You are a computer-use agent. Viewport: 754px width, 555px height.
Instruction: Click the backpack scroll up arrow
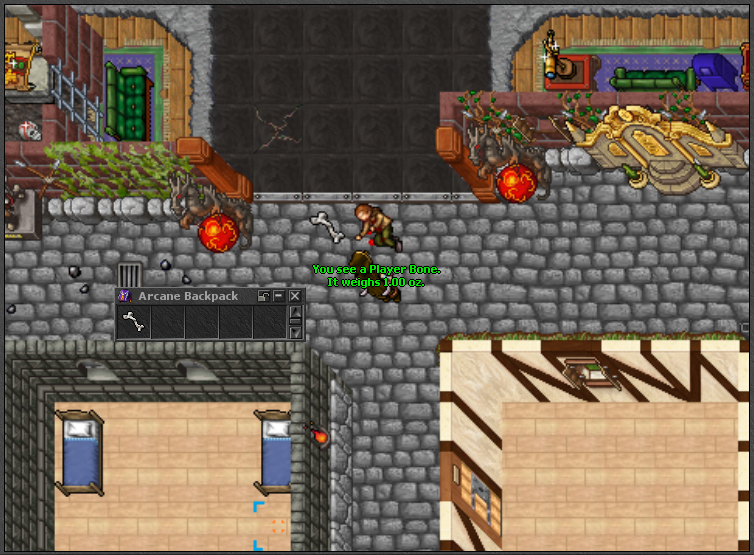coord(295,312)
